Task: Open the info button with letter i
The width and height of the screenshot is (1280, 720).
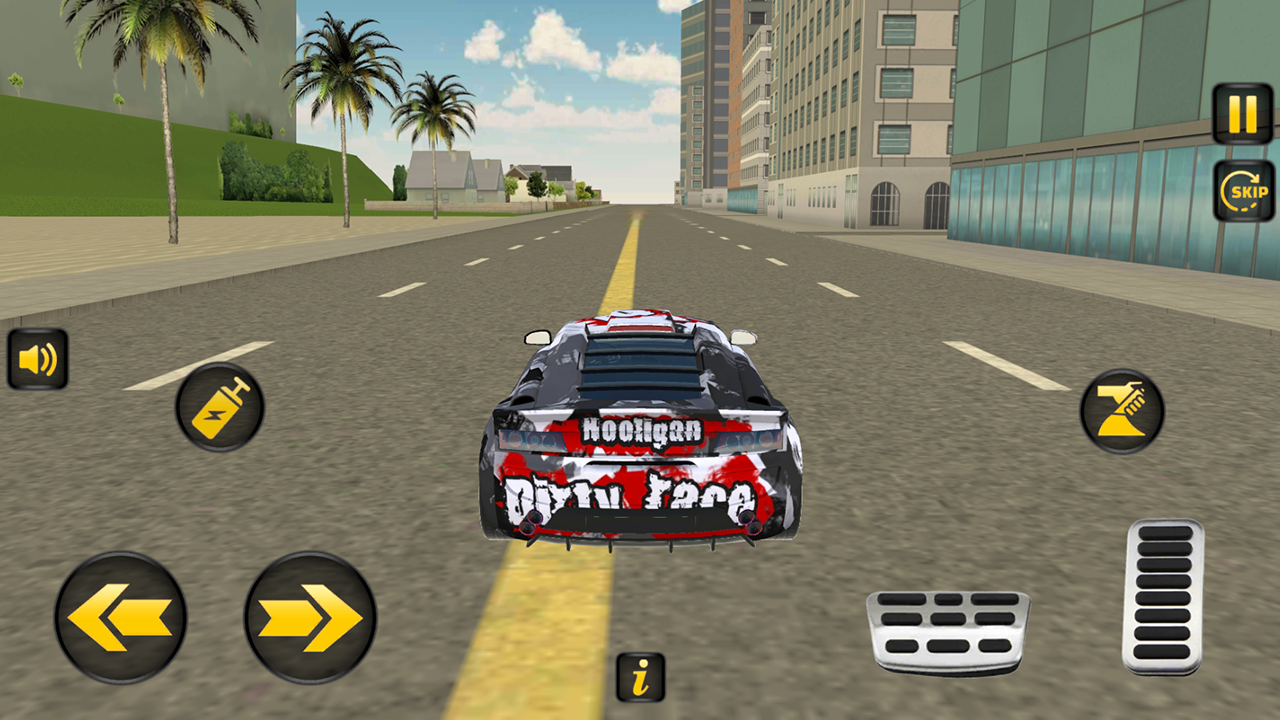Action: [x=639, y=676]
